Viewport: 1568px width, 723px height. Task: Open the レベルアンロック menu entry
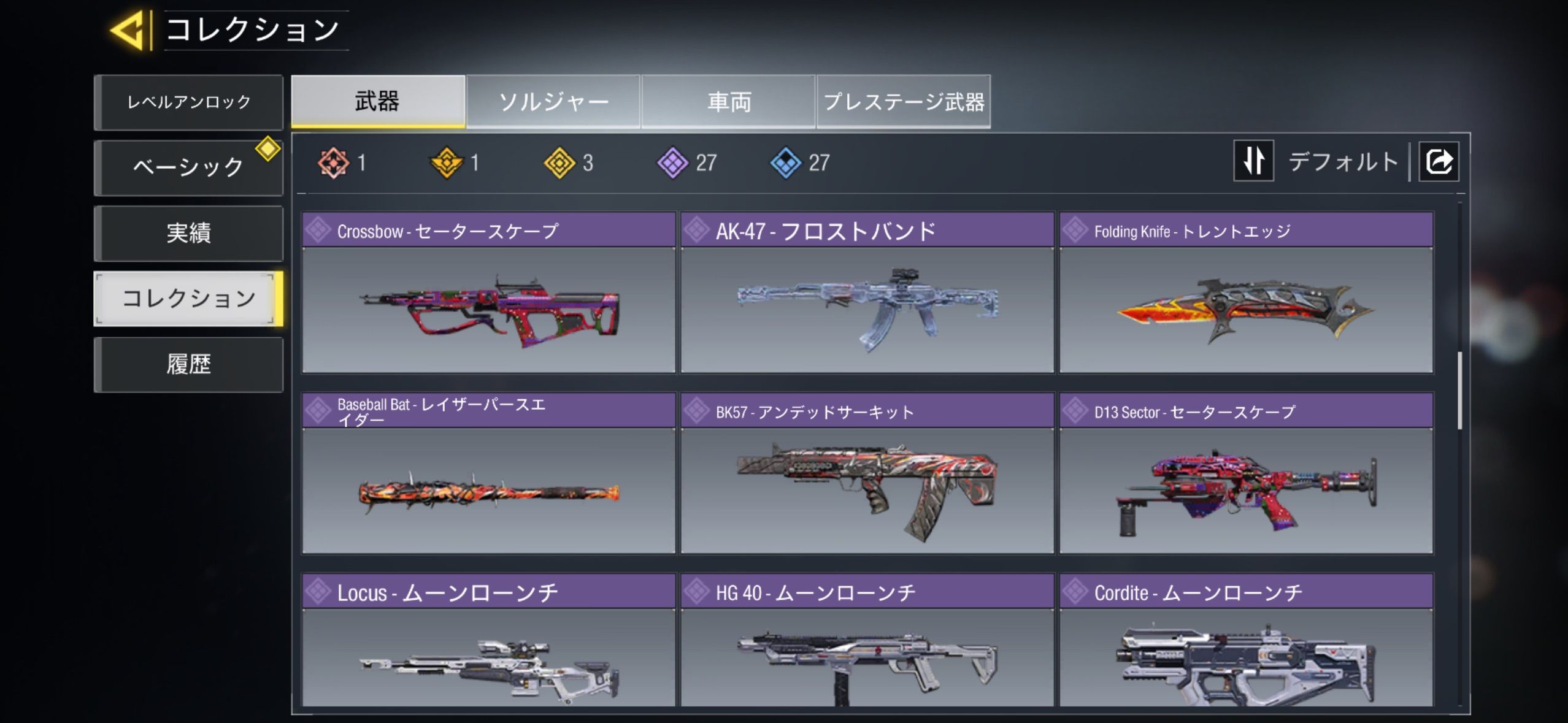coord(188,102)
